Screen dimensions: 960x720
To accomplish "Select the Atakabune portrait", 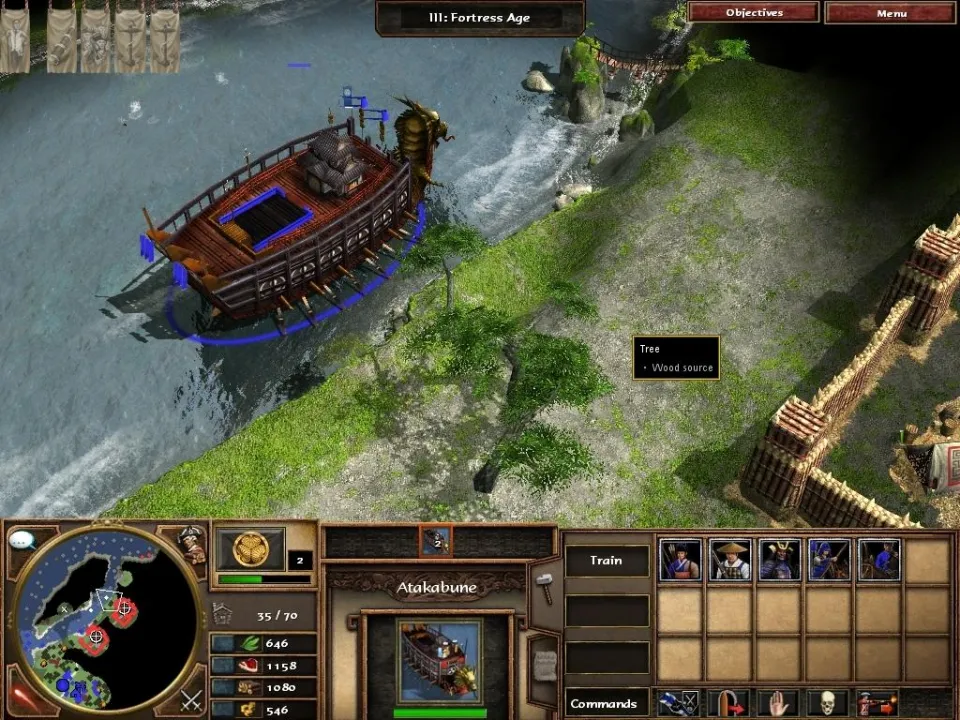I will 438,661.
